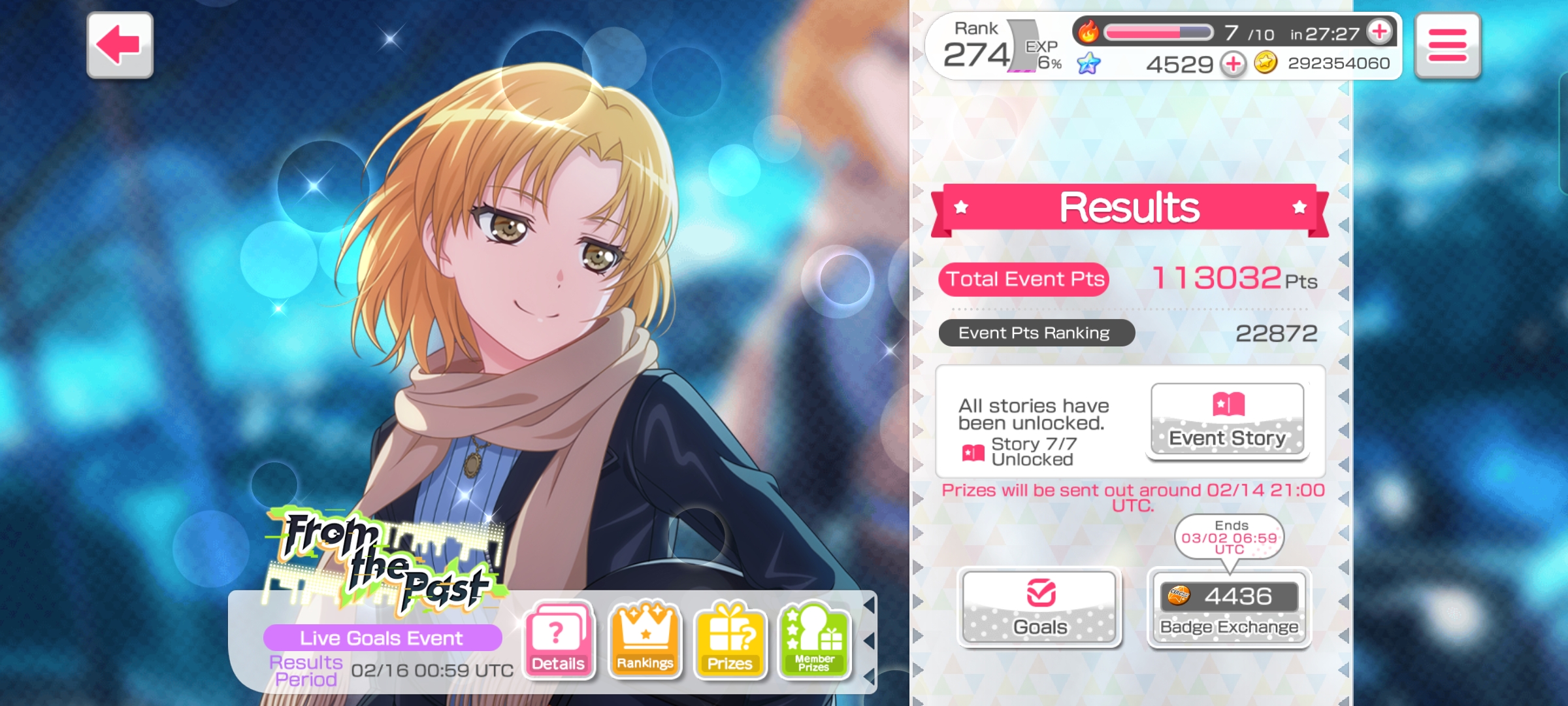Viewport: 1568px width, 706px height.
Task: Open the hamburger menu
Action: 1447,46
